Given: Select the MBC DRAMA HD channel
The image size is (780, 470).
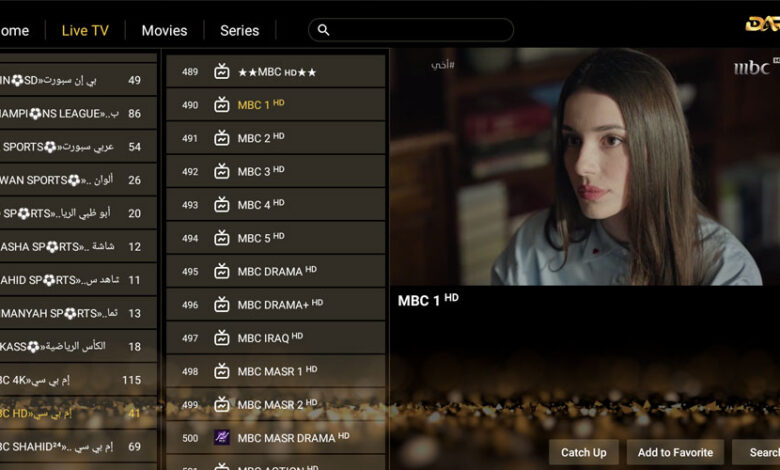Looking at the screenshot, I should tap(275, 271).
